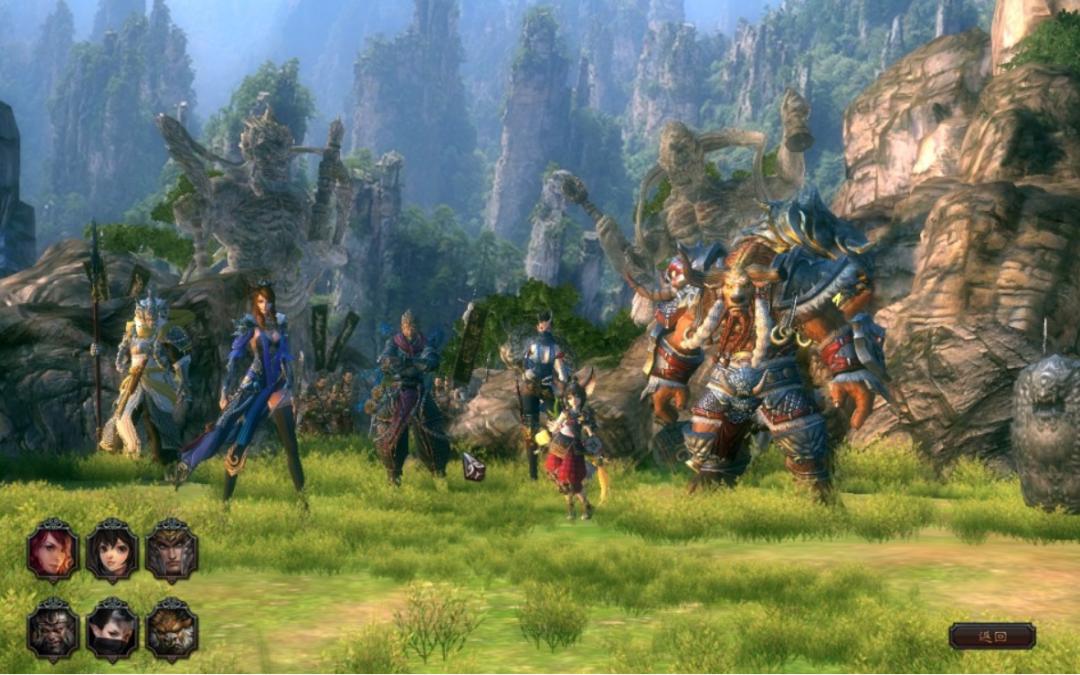Select the red-haired woman portrait

coord(53,550)
